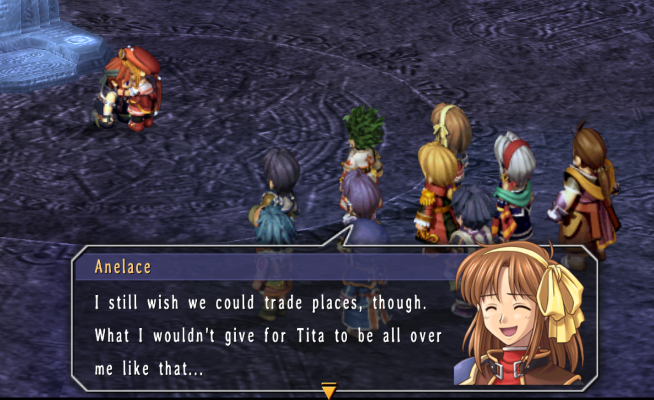The height and width of the screenshot is (400, 654).
Task: Advance dialogue with the orange arrow indicator
Action: pos(328,390)
